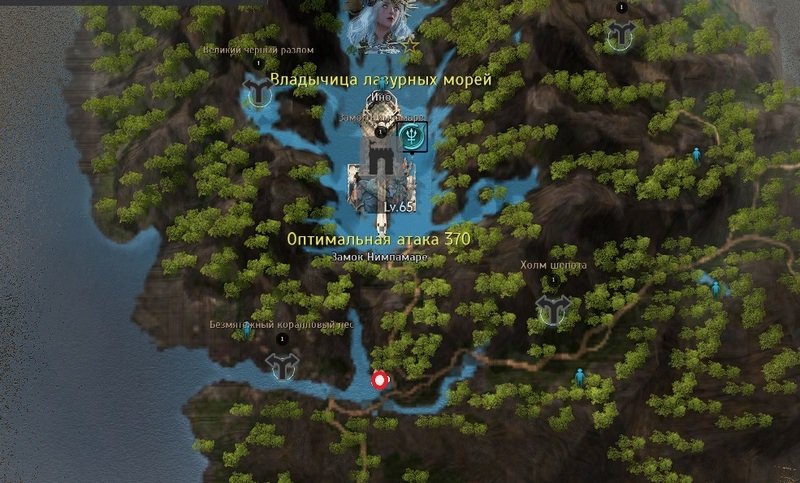View the Владычица лазурных морей boss portrait
The width and height of the screenshot is (800, 483).
[380, 27]
